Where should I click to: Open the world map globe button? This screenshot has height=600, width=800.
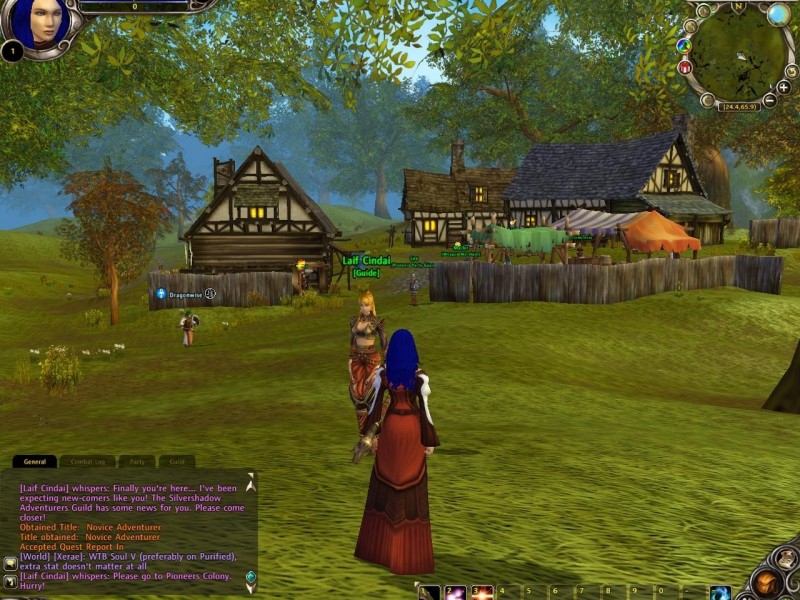[778, 14]
